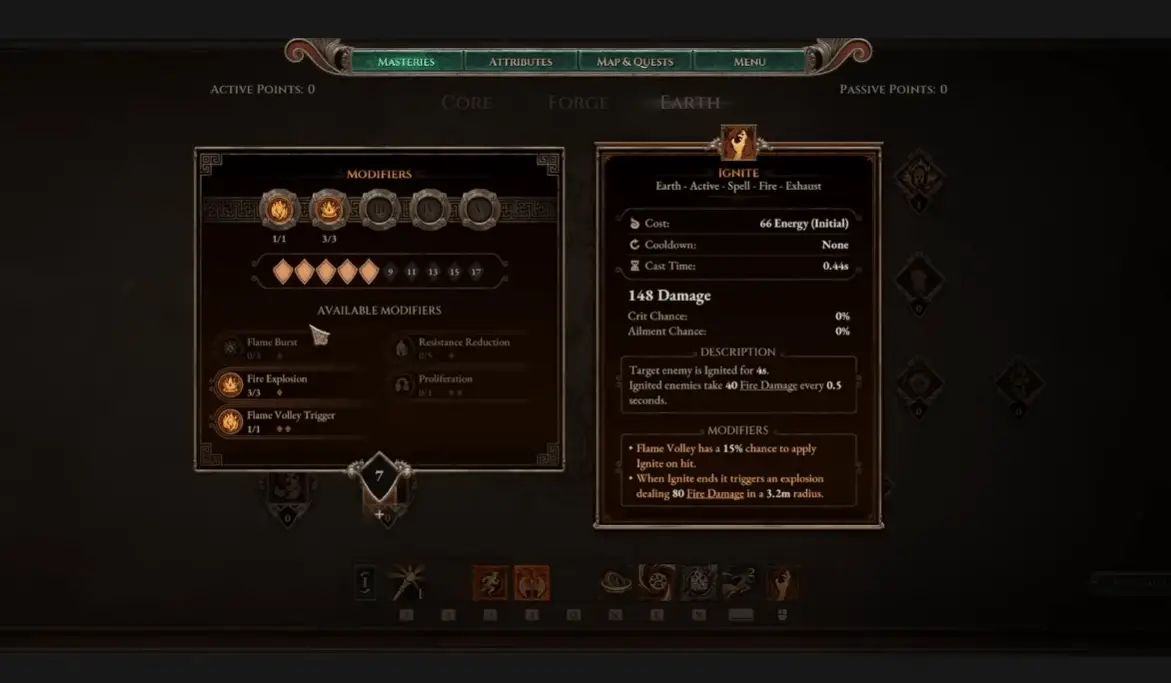Switch to the Forge mastery tree
Image resolution: width=1171 pixels, height=683 pixels.
pos(577,103)
